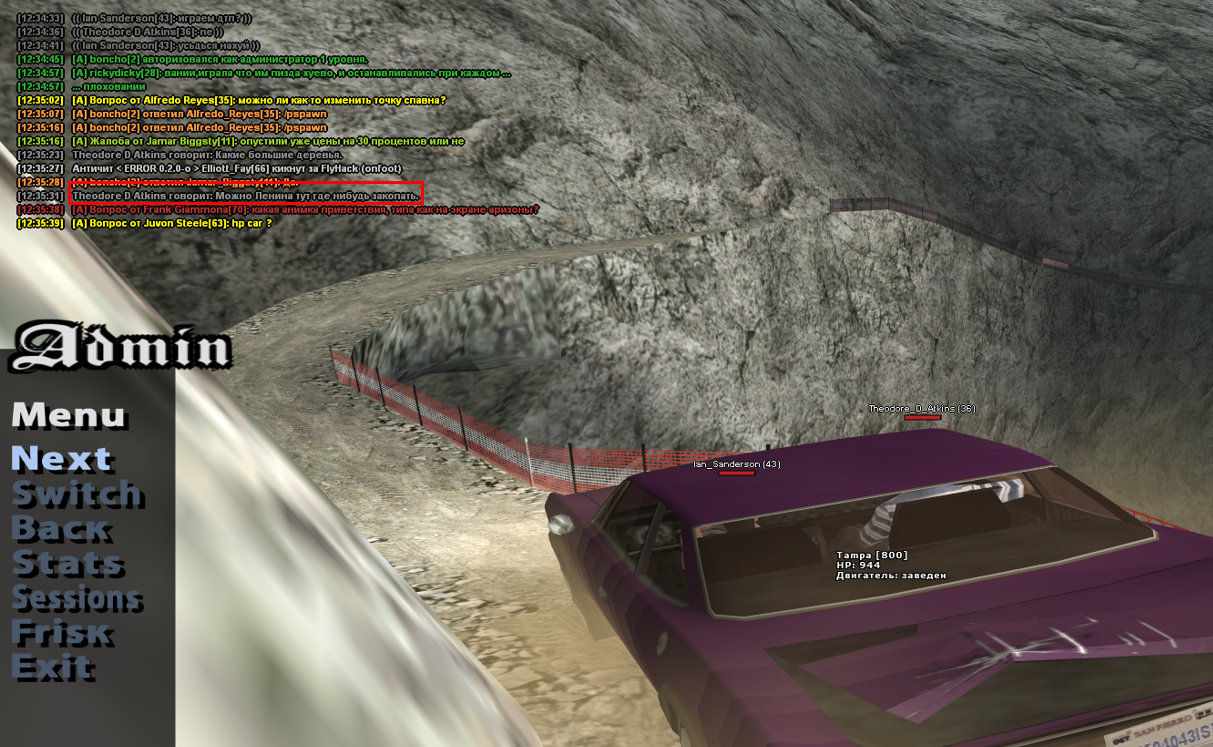Show the Sessions entry
Screen dimensions: 1213x747
76,598
